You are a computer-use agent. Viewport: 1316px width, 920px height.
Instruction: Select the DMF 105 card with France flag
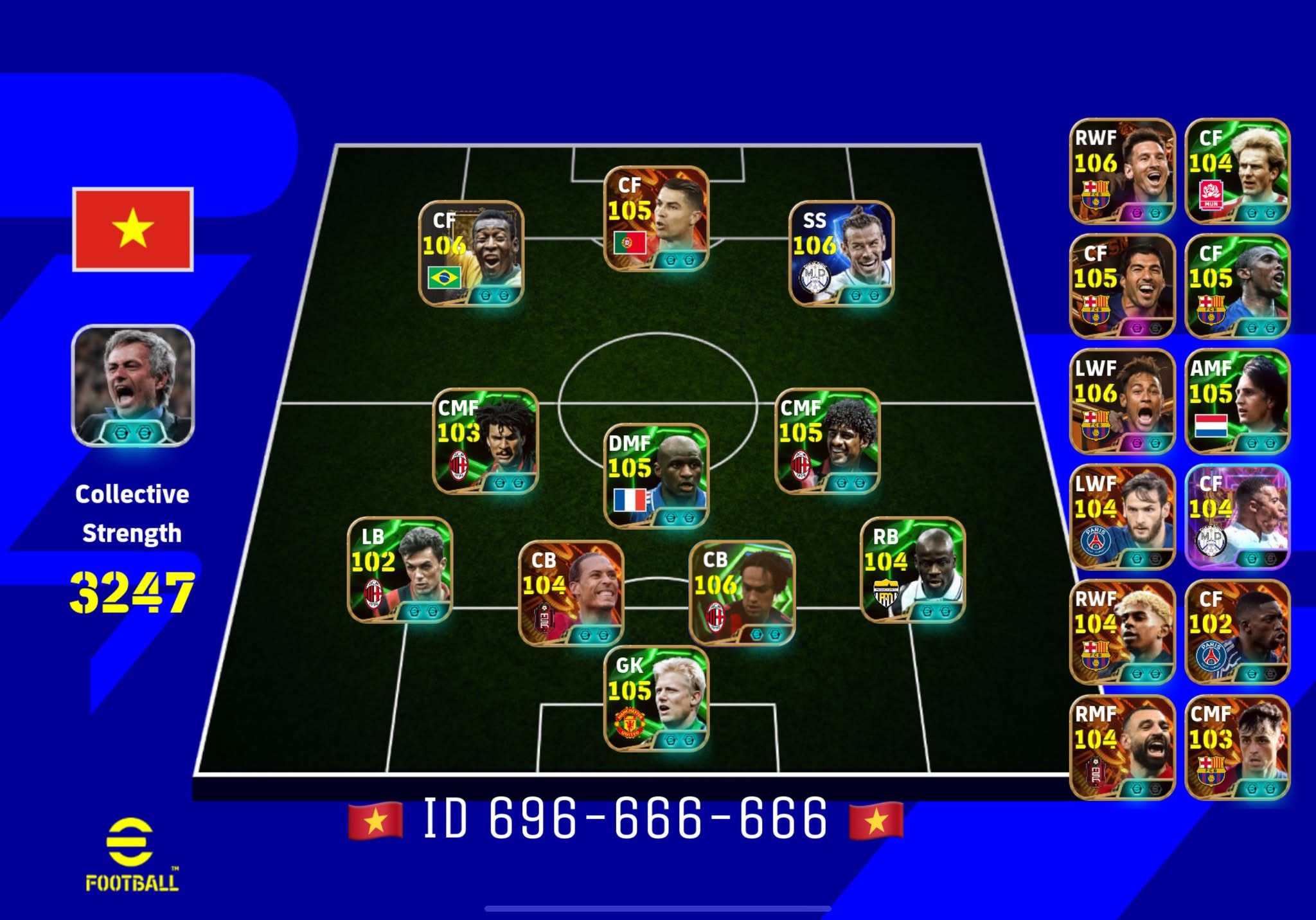(x=656, y=476)
